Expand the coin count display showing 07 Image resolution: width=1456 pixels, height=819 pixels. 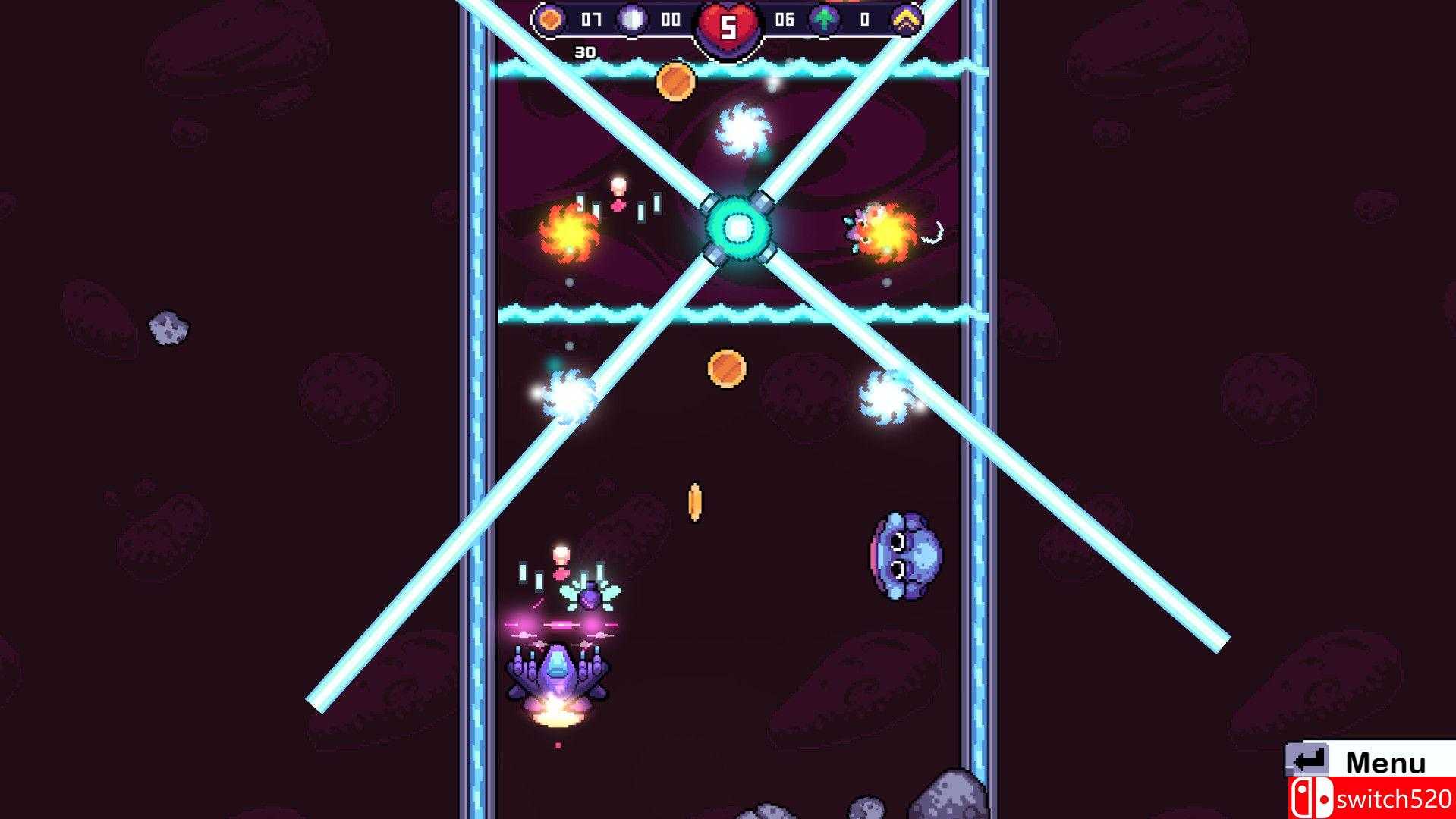pyautogui.click(x=590, y=19)
